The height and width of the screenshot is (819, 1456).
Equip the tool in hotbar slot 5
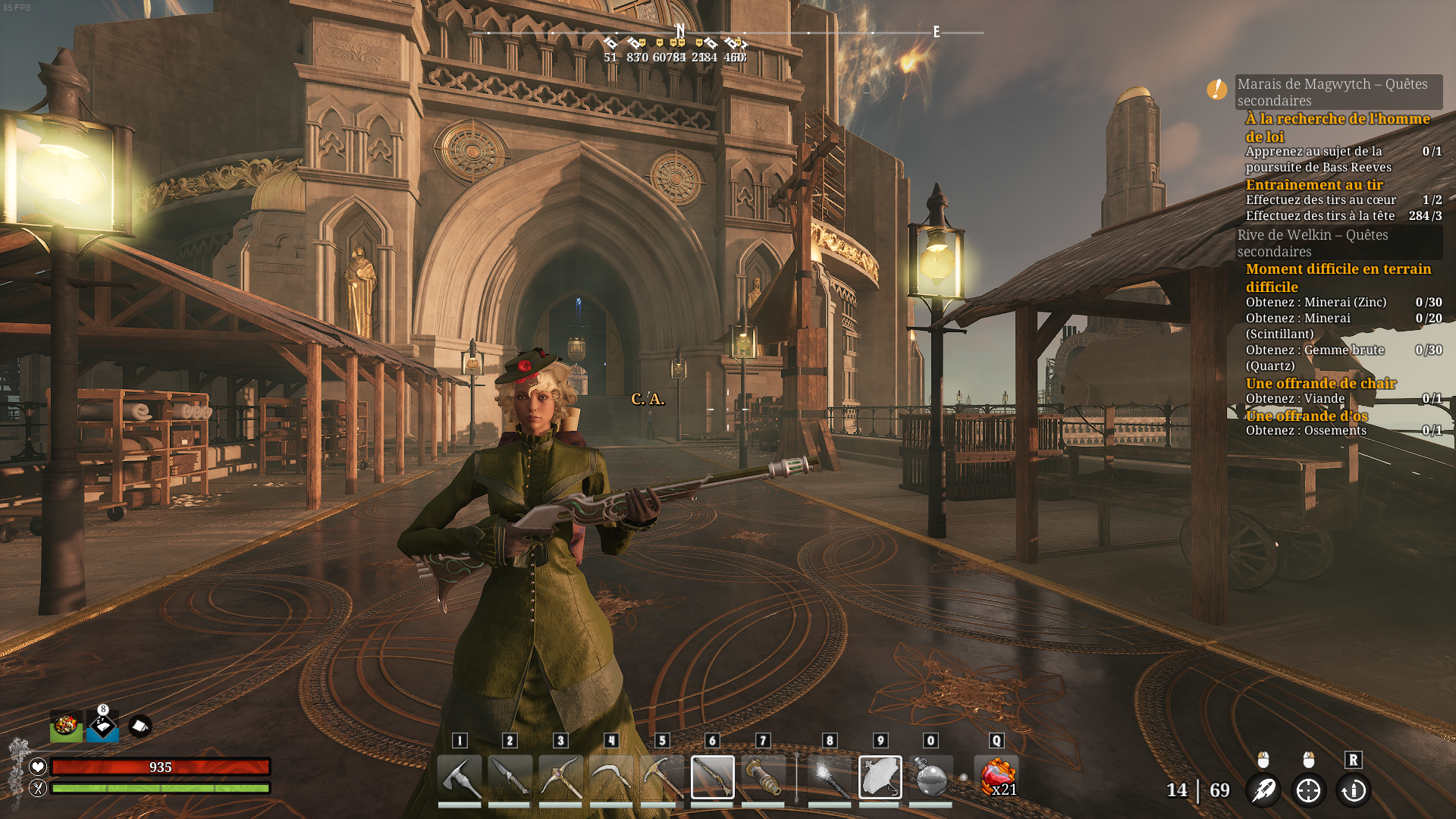tap(662, 777)
